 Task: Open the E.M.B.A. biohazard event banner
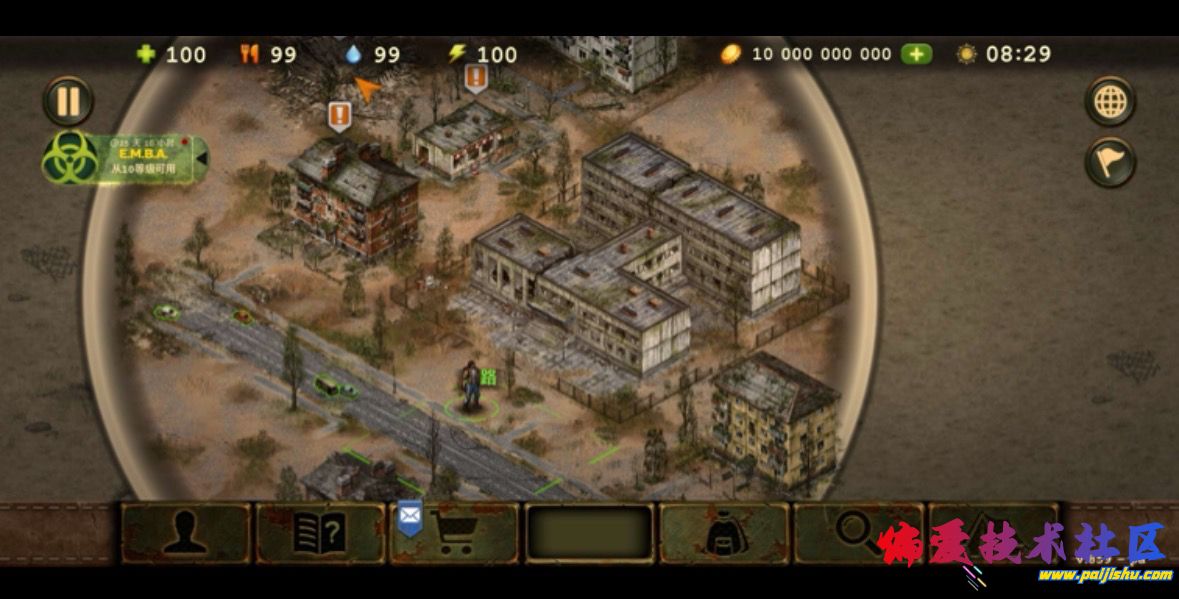point(125,159)
